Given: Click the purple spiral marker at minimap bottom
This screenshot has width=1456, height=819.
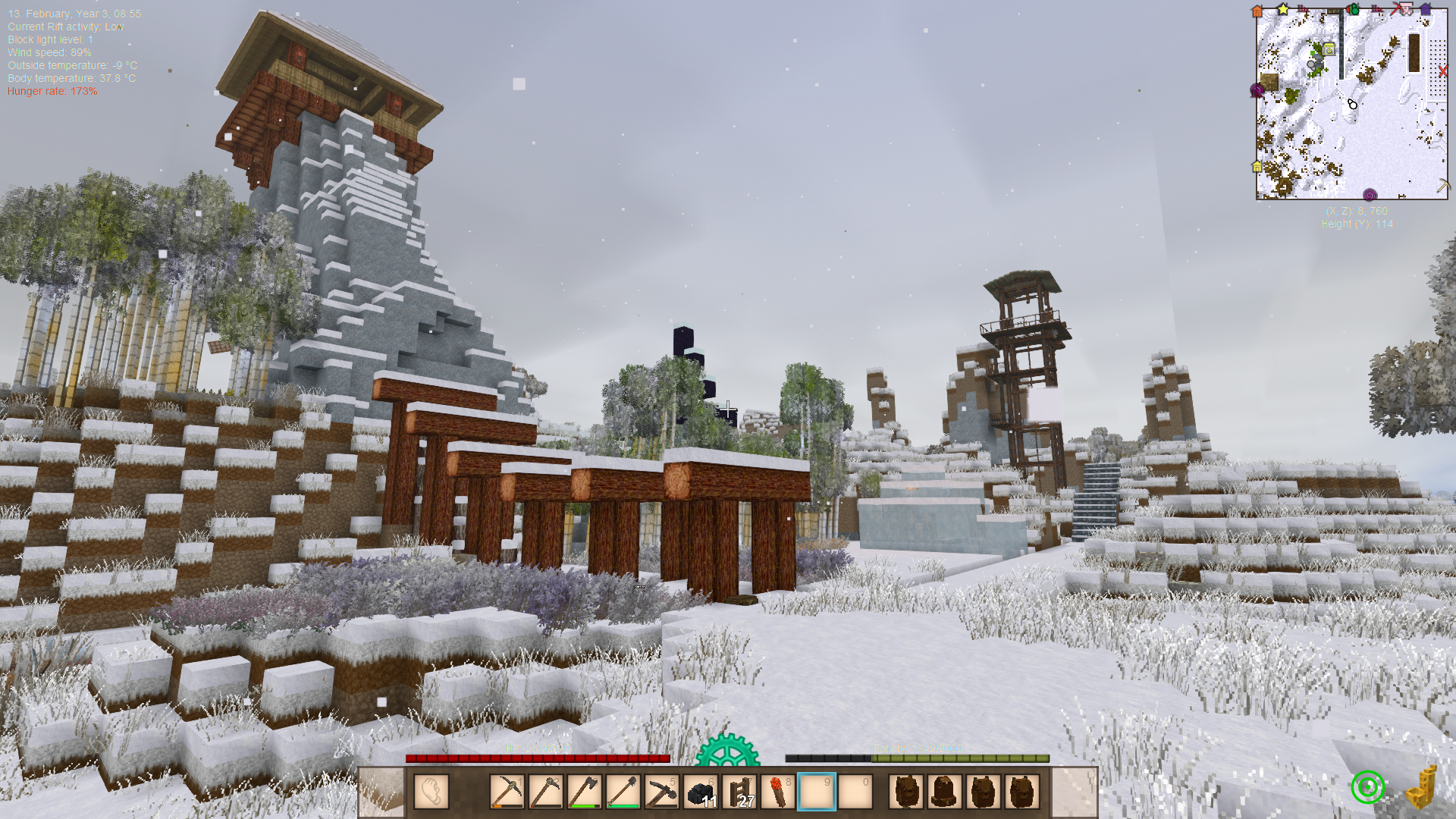Looking at the screenshot, I should [1370, 195].
